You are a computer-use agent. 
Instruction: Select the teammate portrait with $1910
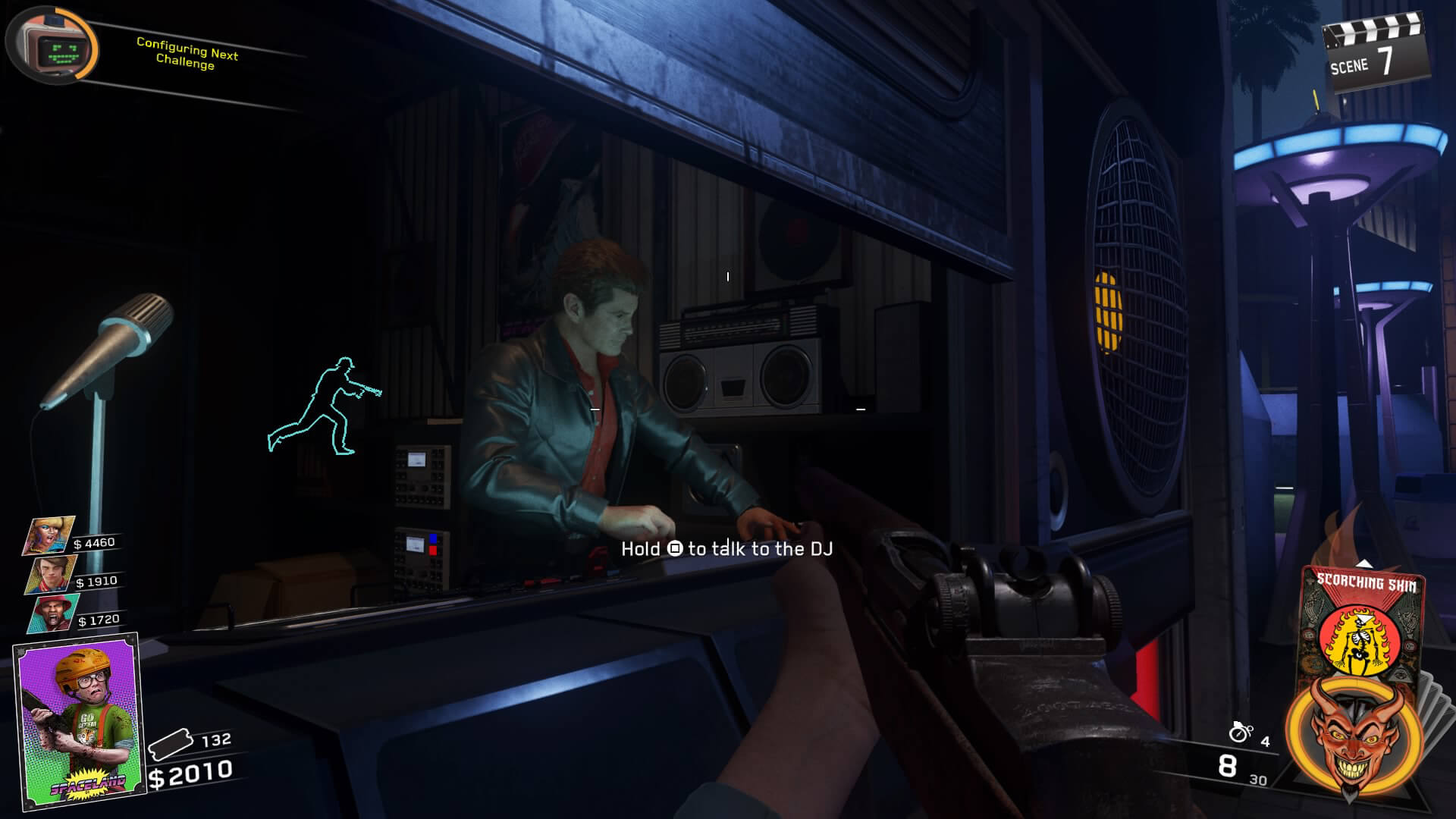click(x=53, y=574)
